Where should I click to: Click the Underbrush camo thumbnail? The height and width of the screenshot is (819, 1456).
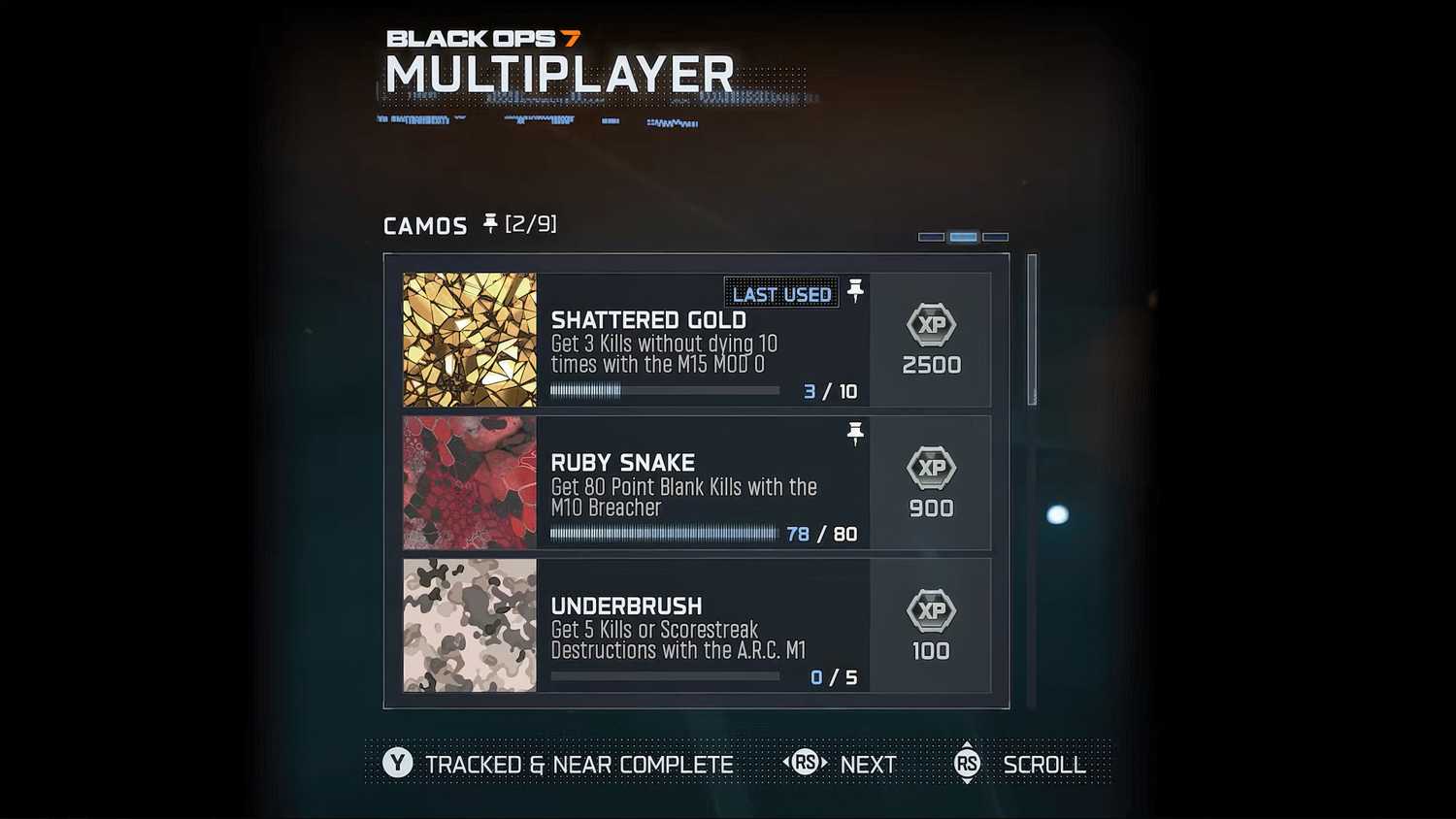click(x=469, y=626)
